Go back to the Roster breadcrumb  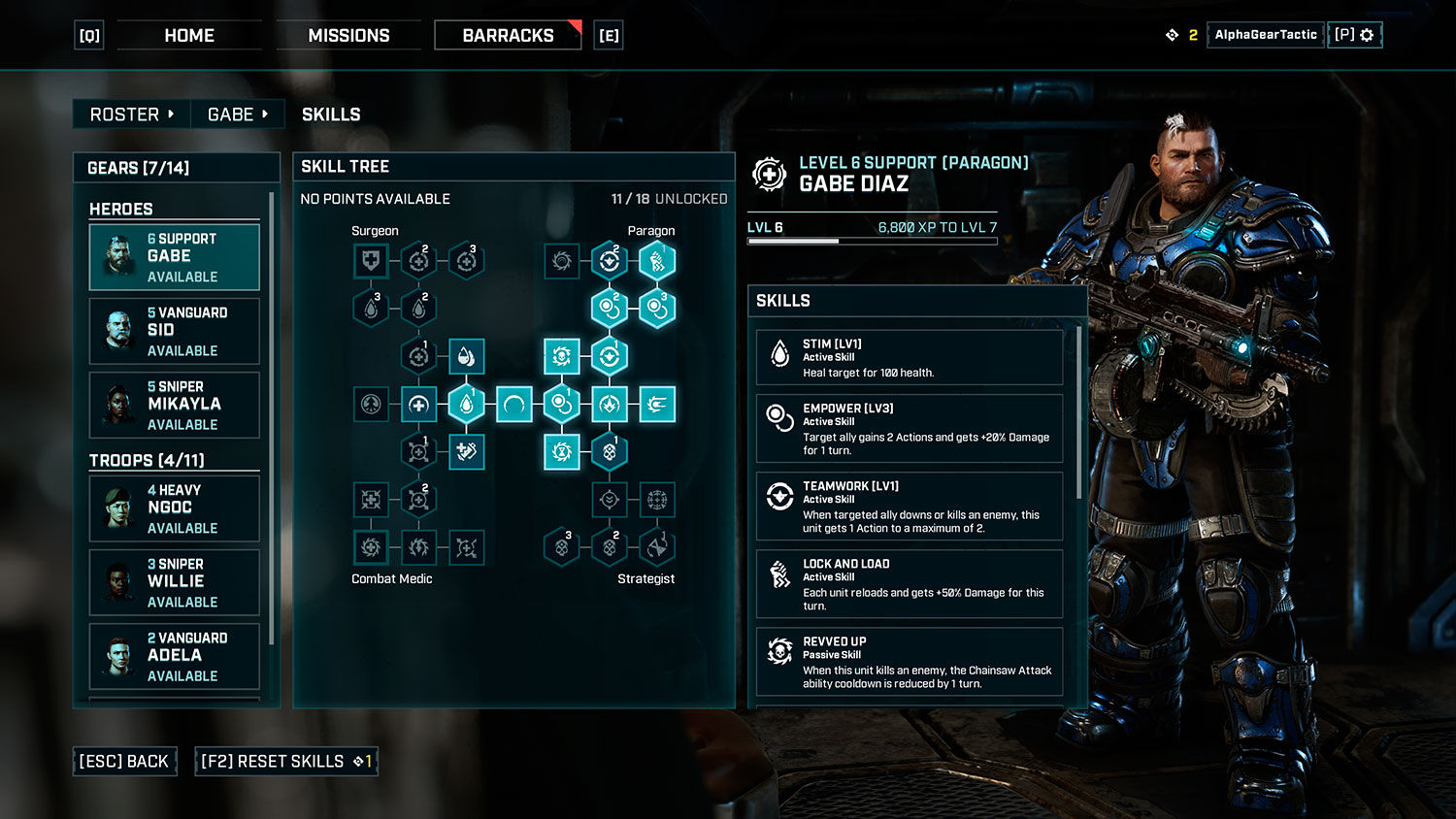point(131,115)
